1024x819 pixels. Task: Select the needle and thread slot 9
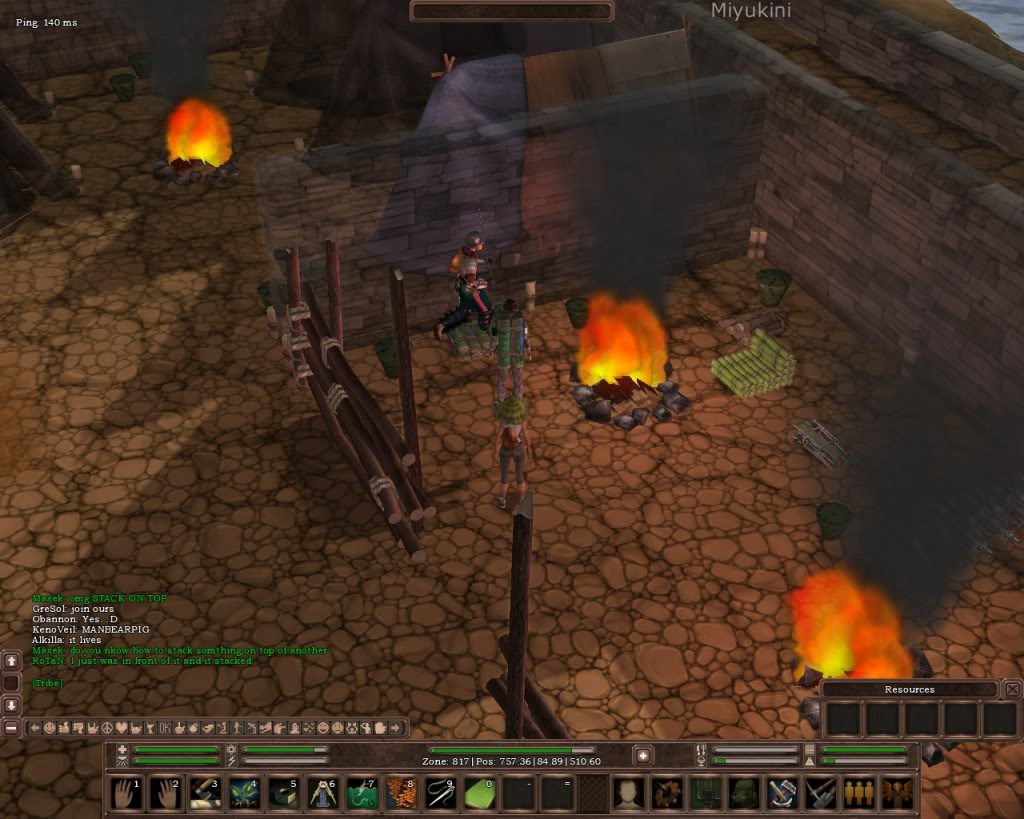click(441, 793)
